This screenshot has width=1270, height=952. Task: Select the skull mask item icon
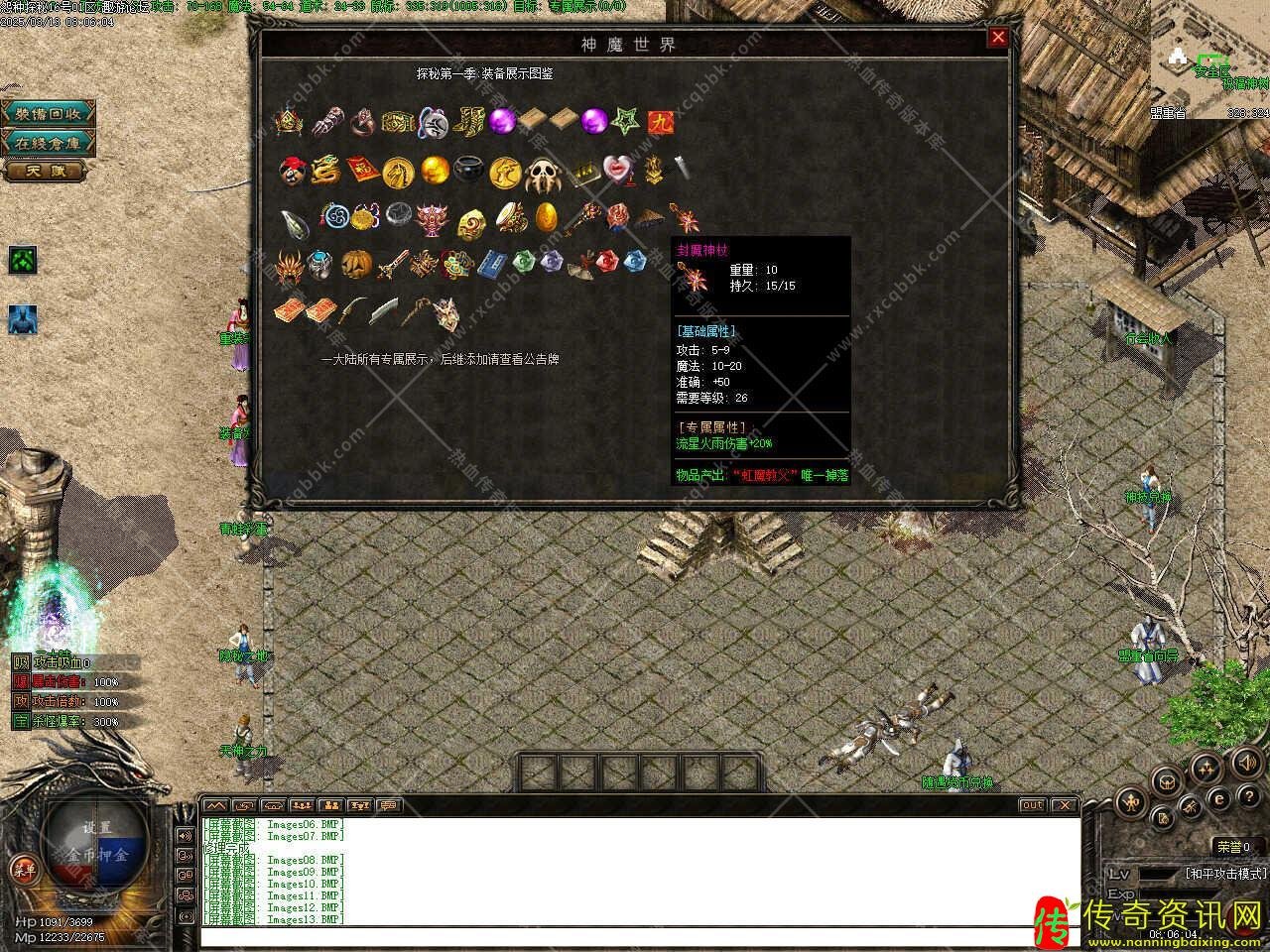(543, 173)
